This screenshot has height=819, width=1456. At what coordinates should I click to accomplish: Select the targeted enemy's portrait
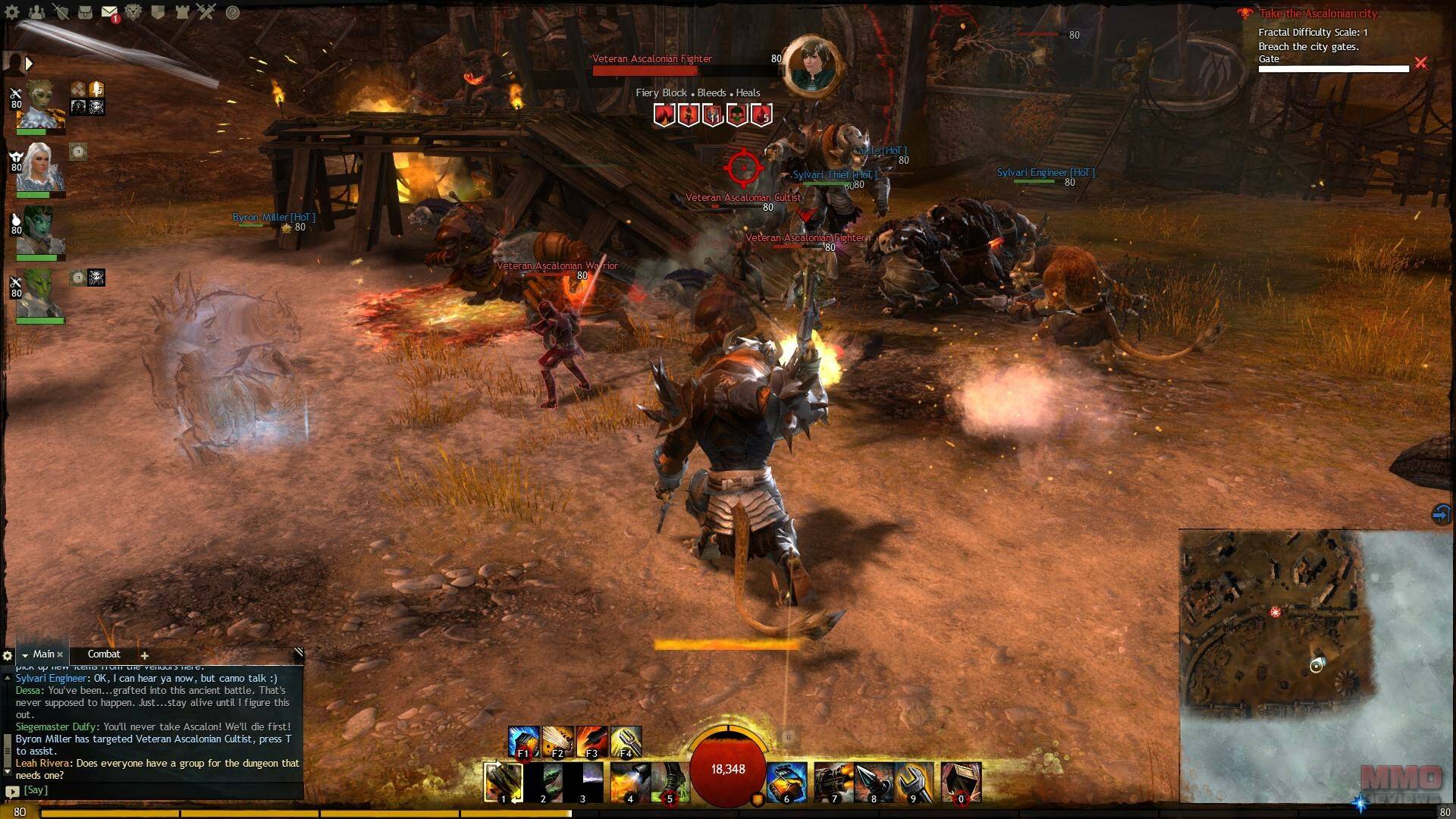810,65
